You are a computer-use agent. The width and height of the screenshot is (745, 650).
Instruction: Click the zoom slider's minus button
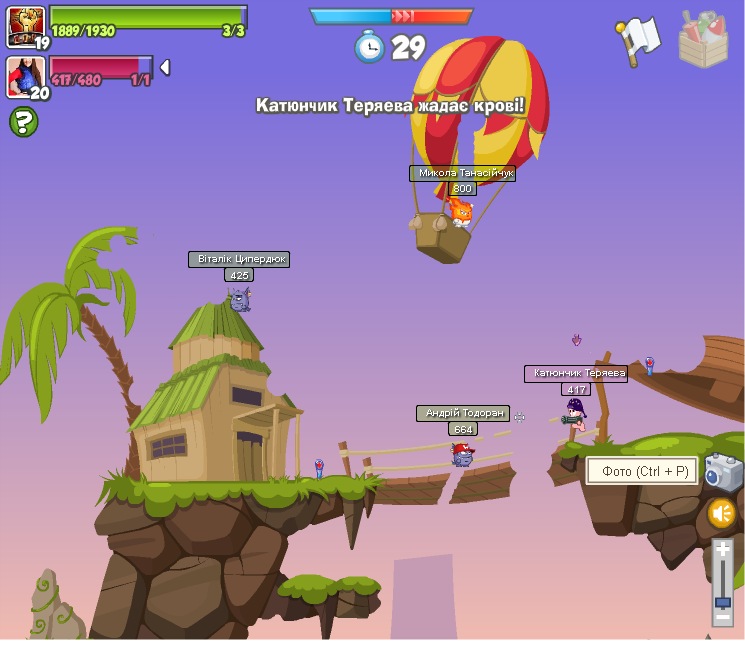[x=722, y=618]
